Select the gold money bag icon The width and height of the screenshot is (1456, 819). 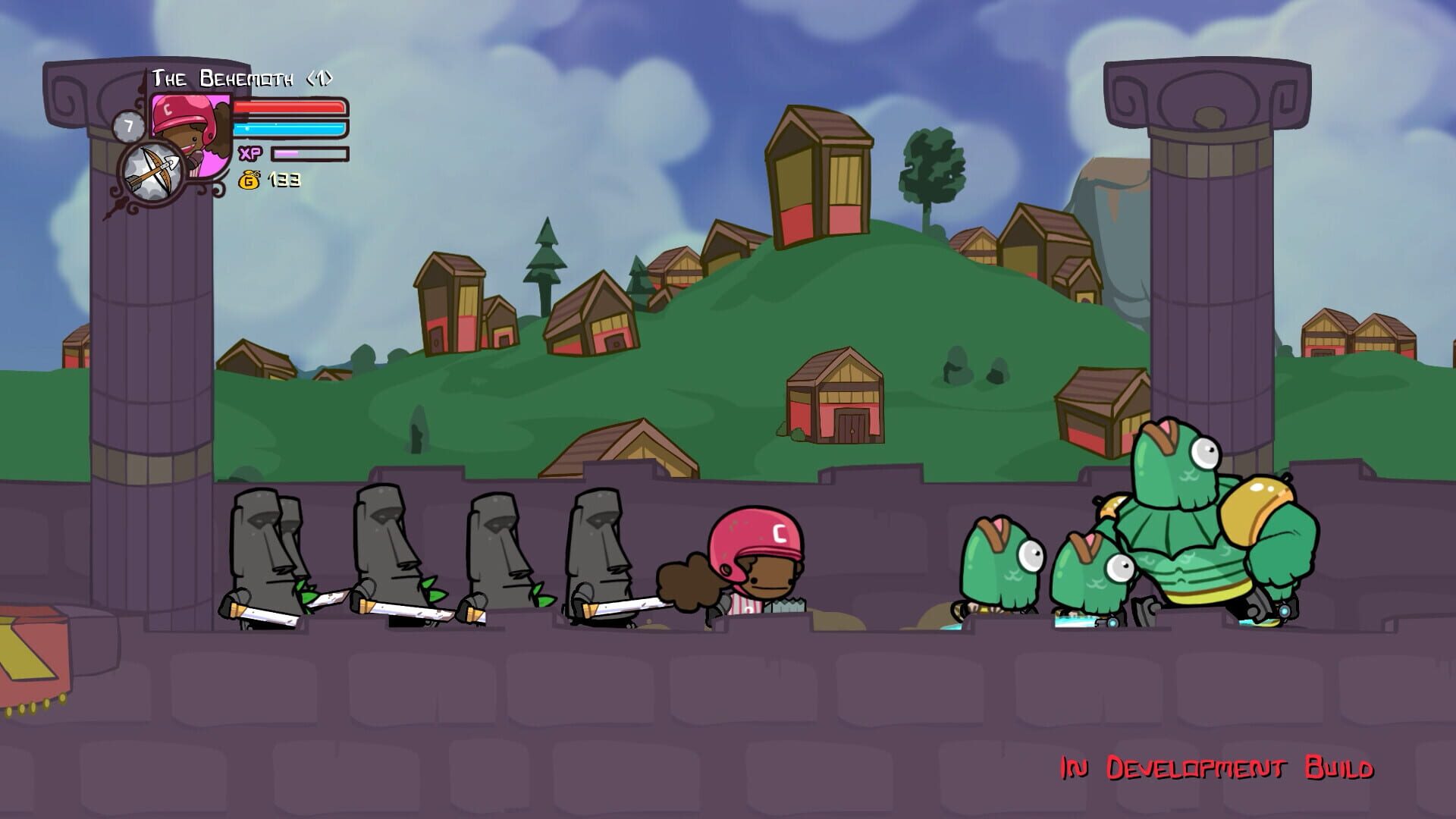pos(250,180)
